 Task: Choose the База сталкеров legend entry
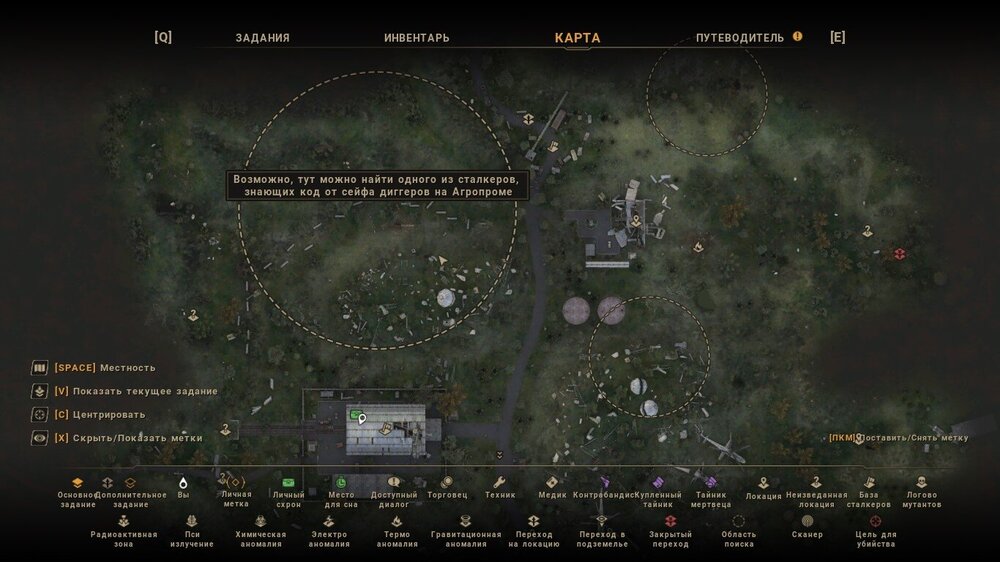pos(868,490)
